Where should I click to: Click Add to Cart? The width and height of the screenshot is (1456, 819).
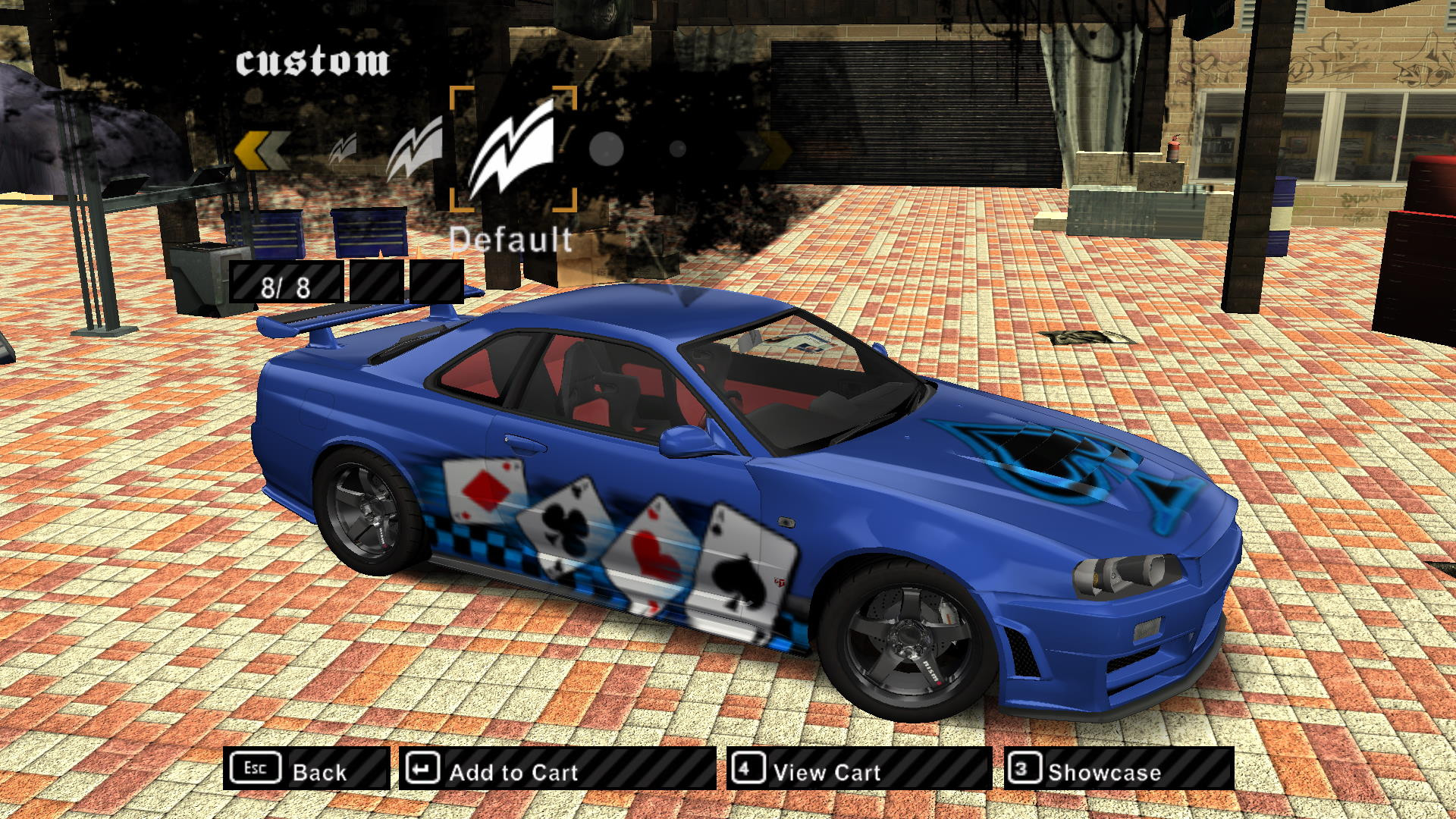click(513, 772)
